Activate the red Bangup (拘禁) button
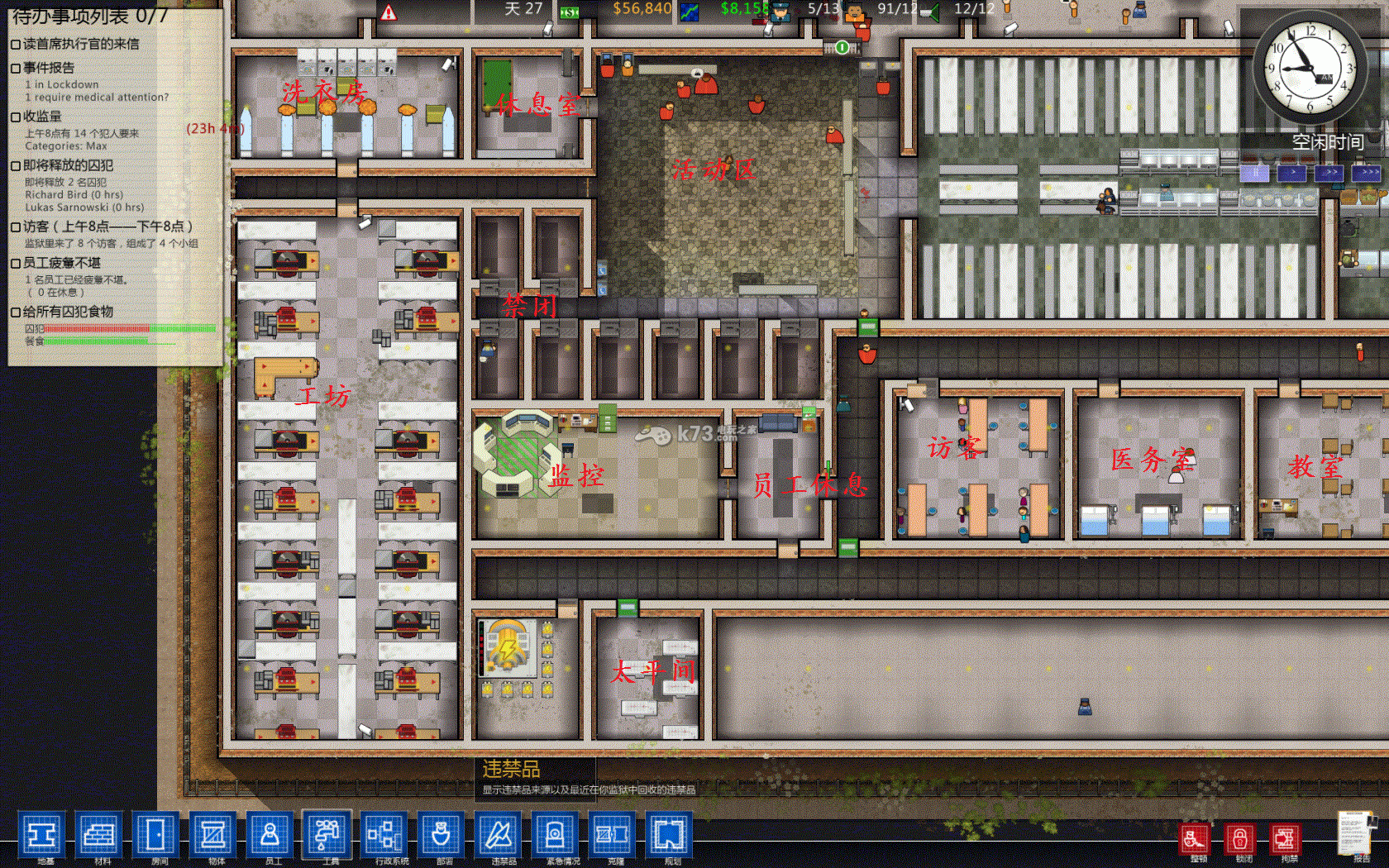Screen dimensions: 1389x868 tap(1285, 840)
